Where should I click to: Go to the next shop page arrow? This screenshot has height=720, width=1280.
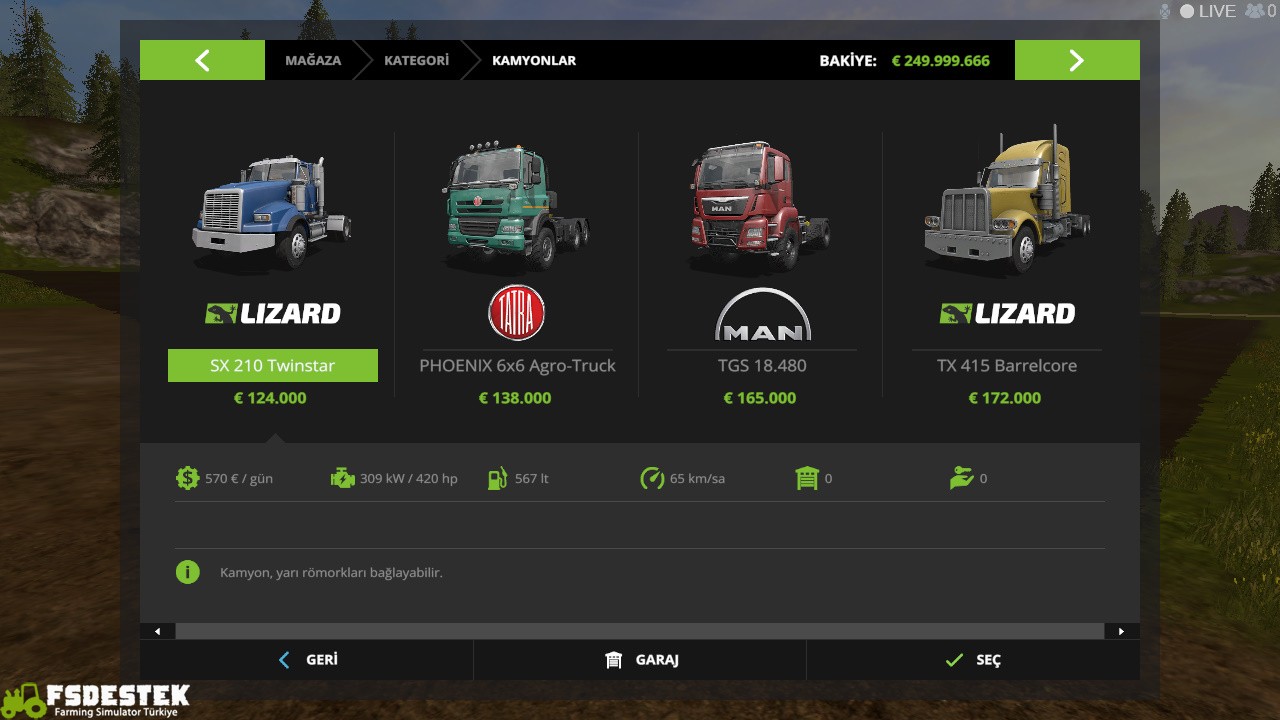(x=1076, y=60)
